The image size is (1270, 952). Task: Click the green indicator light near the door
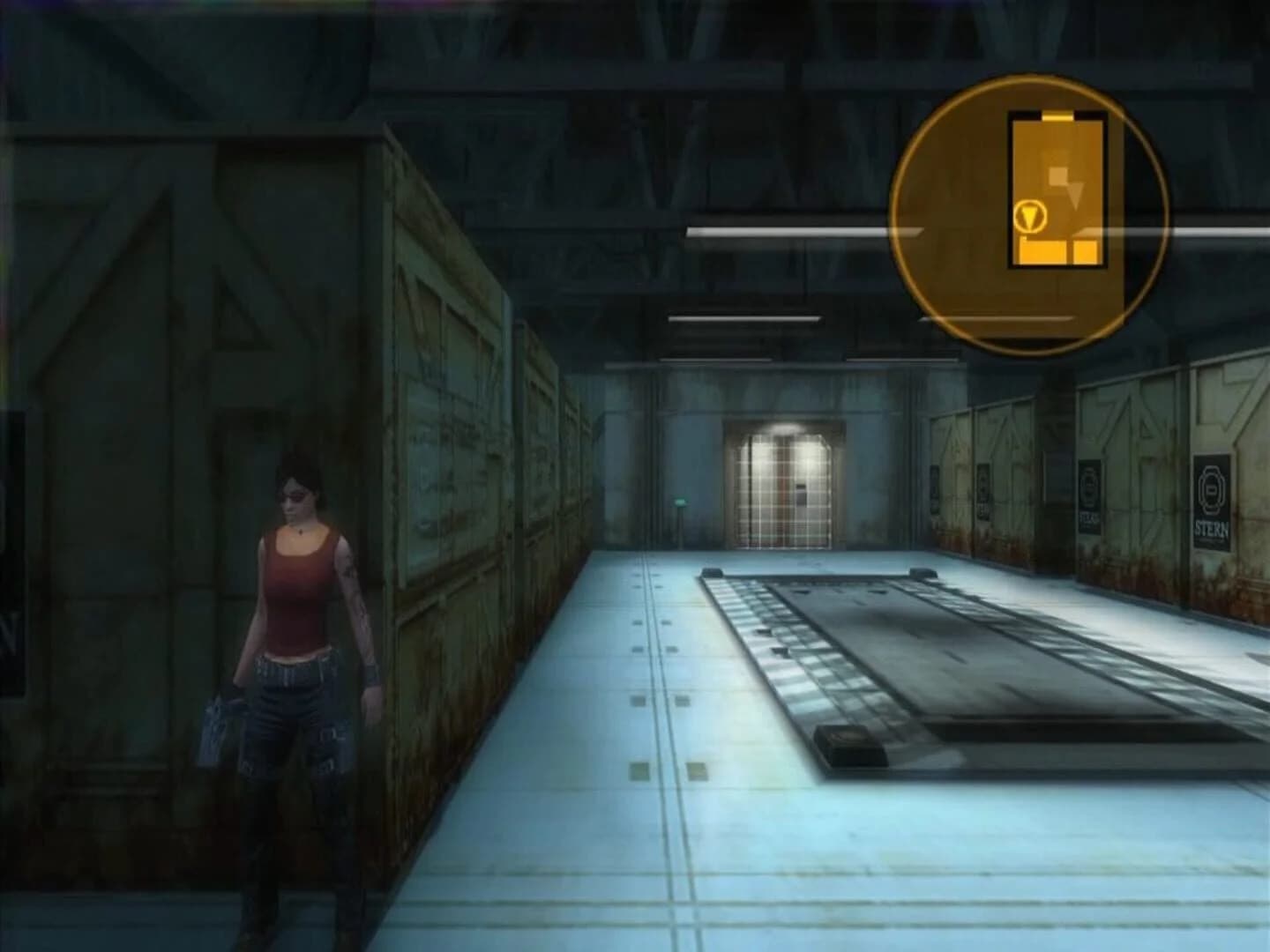click(x=681, y=500)
